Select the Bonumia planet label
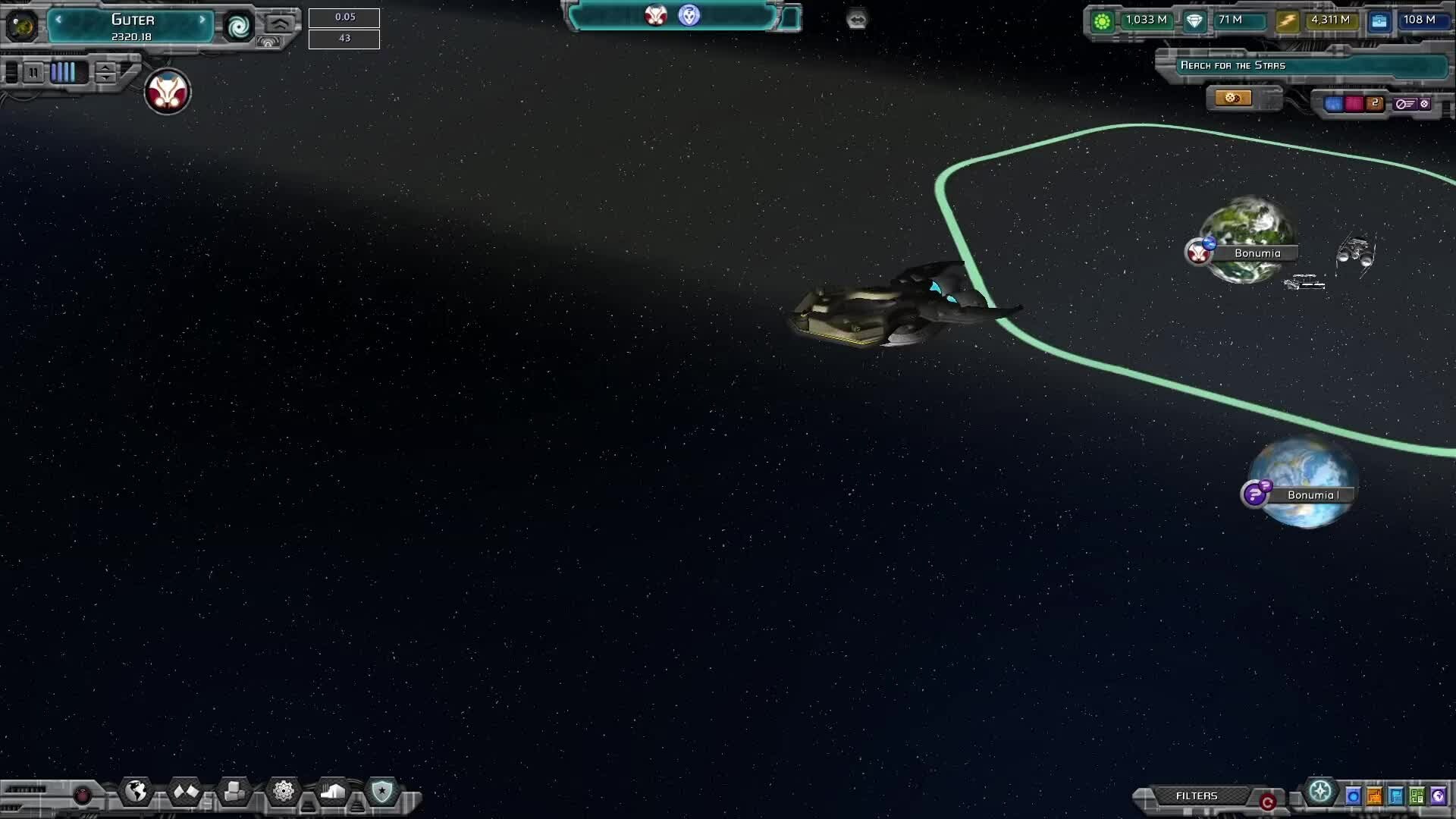Screen dimensions: 1456x819 [1257, 253]
